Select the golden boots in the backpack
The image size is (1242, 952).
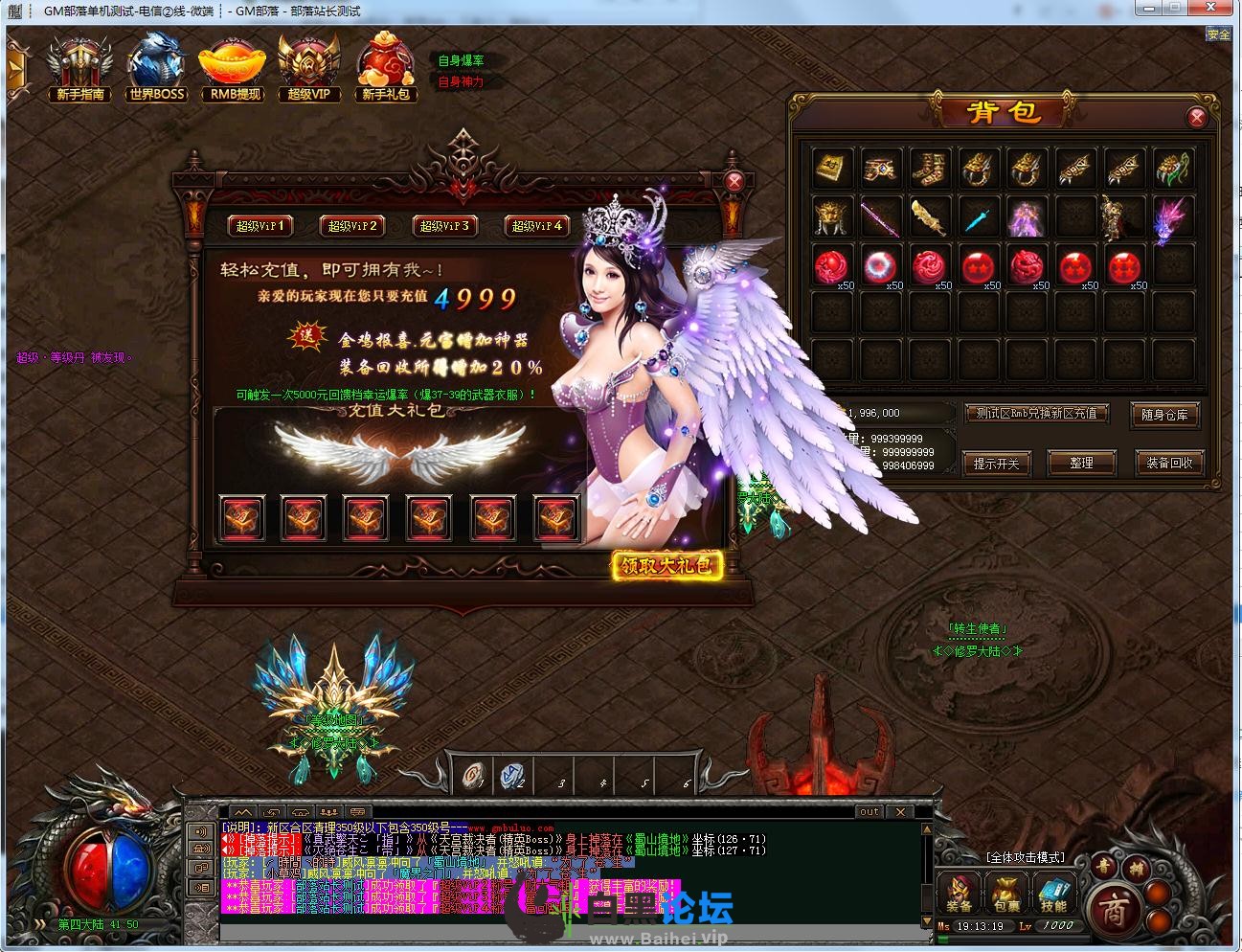(928, 168)
